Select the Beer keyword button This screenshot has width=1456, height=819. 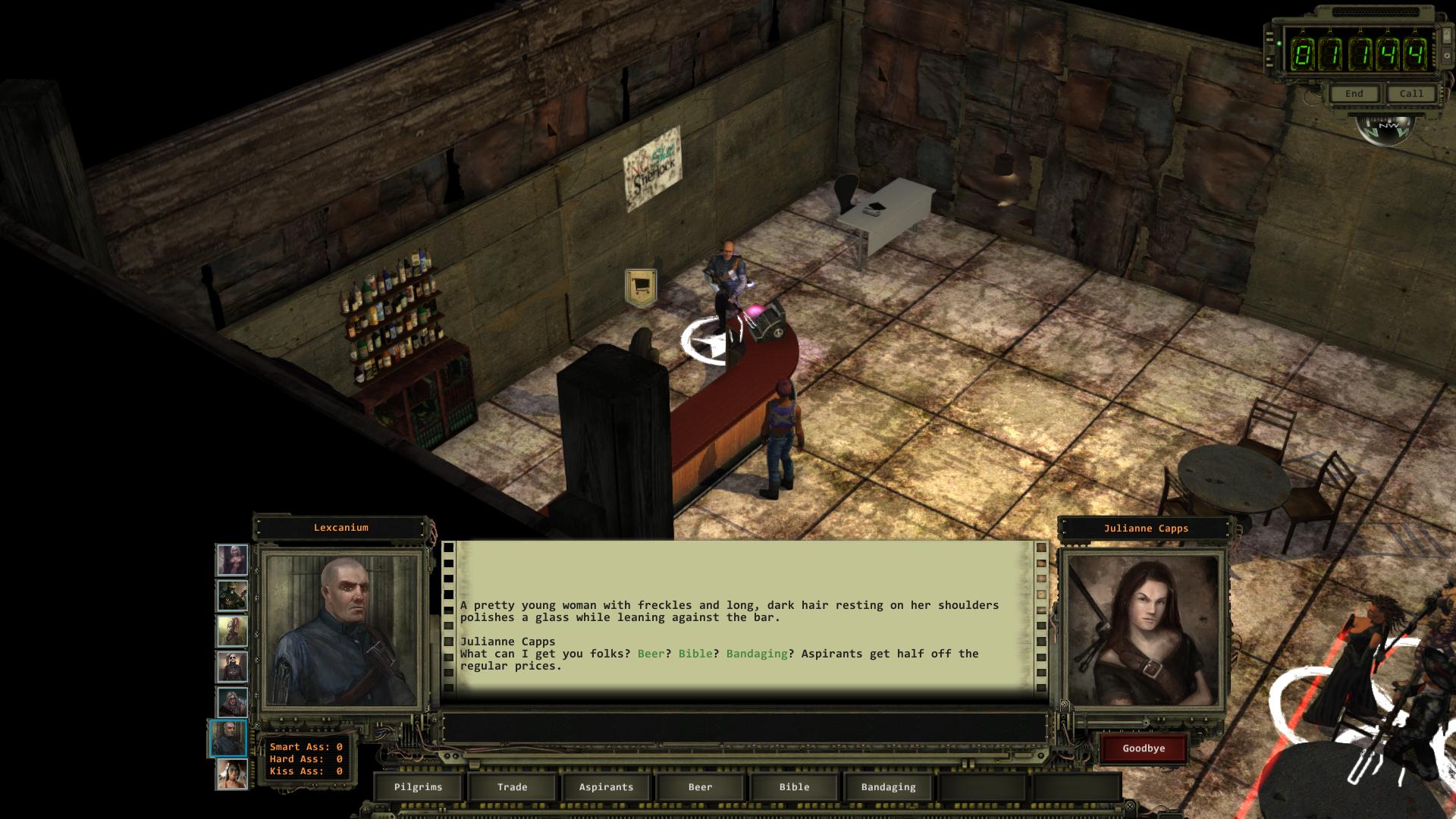(700, 787)
